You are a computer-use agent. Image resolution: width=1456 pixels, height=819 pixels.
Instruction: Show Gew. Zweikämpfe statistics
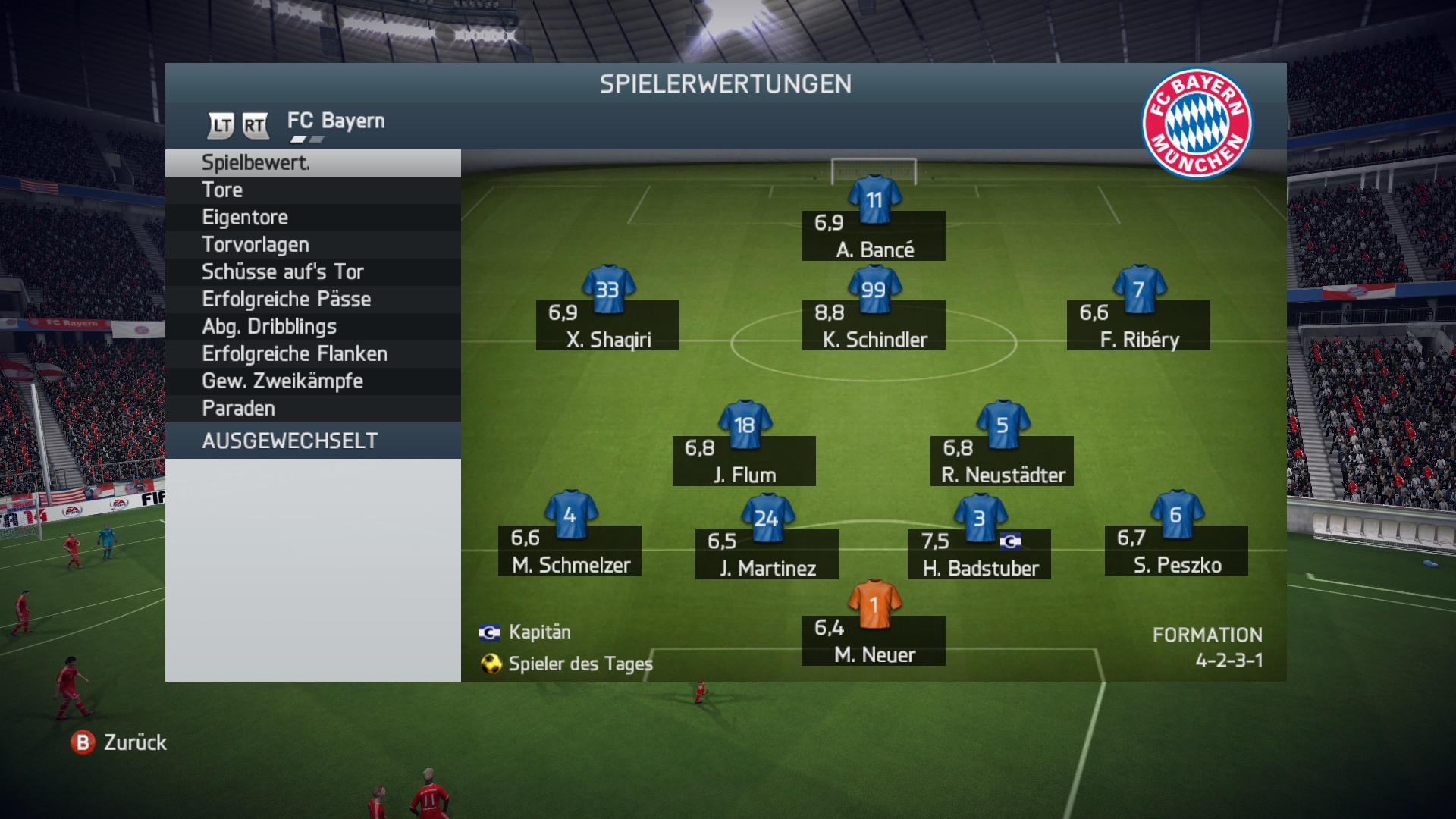point(312,381)
